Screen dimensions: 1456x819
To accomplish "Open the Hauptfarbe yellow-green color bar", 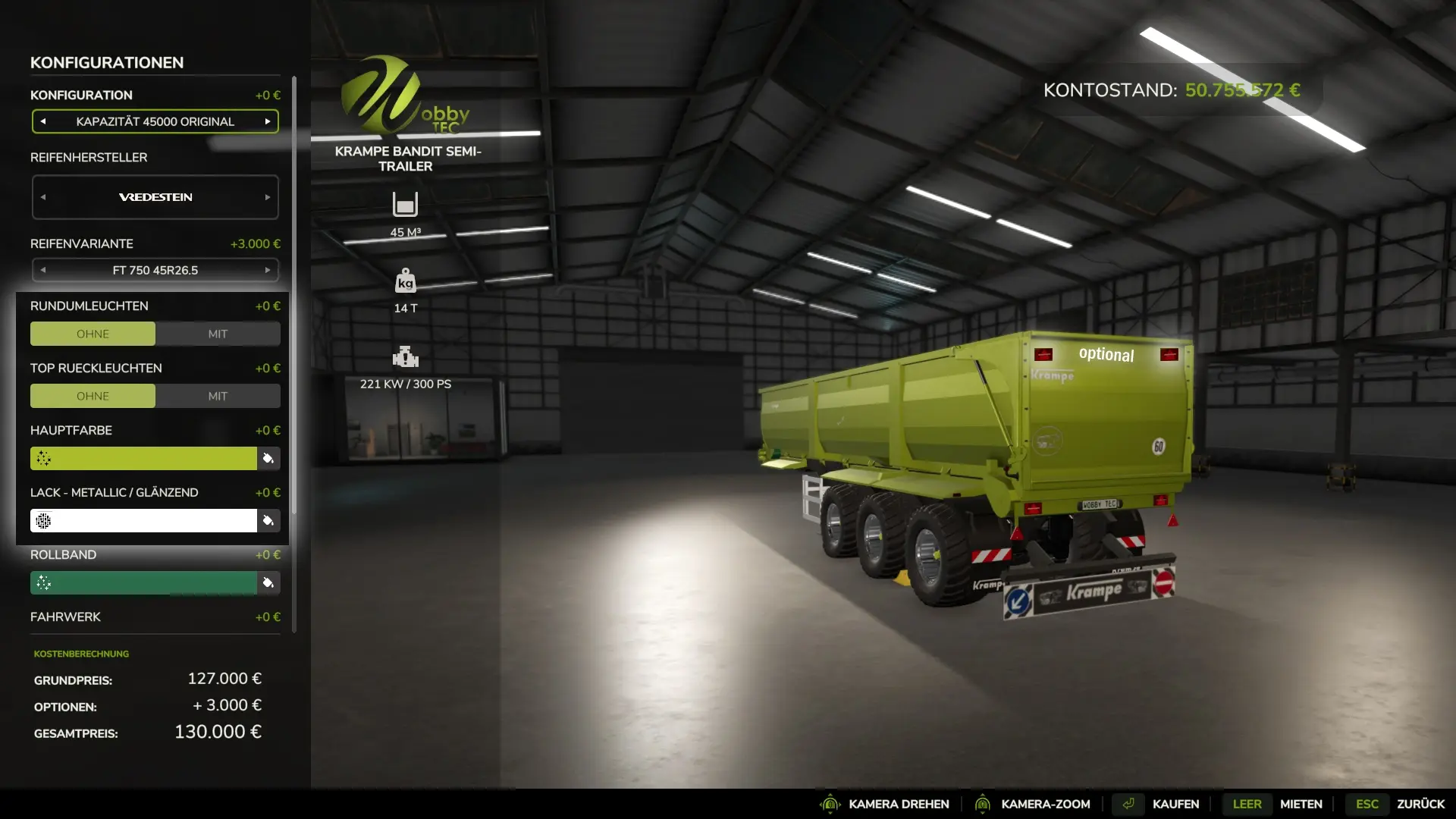I will 143,458.
